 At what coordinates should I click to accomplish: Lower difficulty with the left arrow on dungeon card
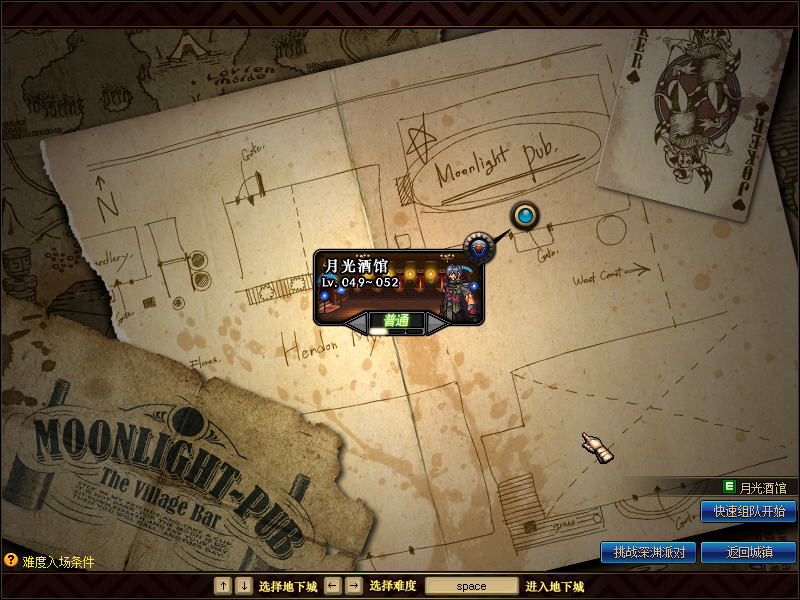click(x=357, y=323)
